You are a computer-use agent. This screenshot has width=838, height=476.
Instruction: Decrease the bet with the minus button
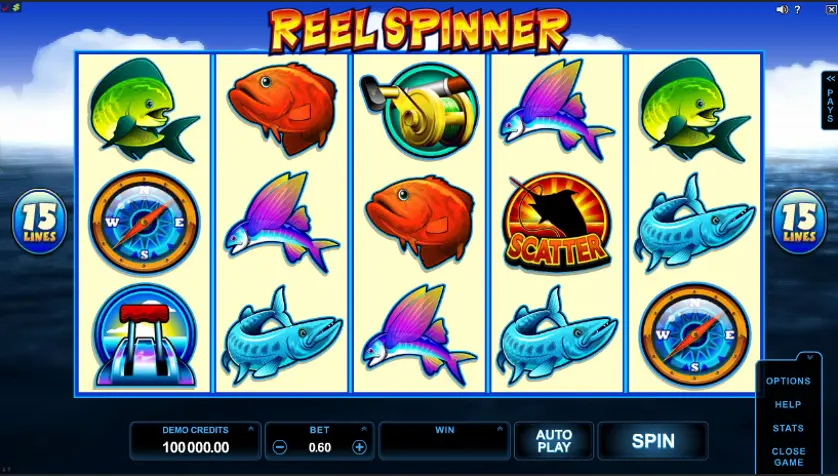[281, 447]
